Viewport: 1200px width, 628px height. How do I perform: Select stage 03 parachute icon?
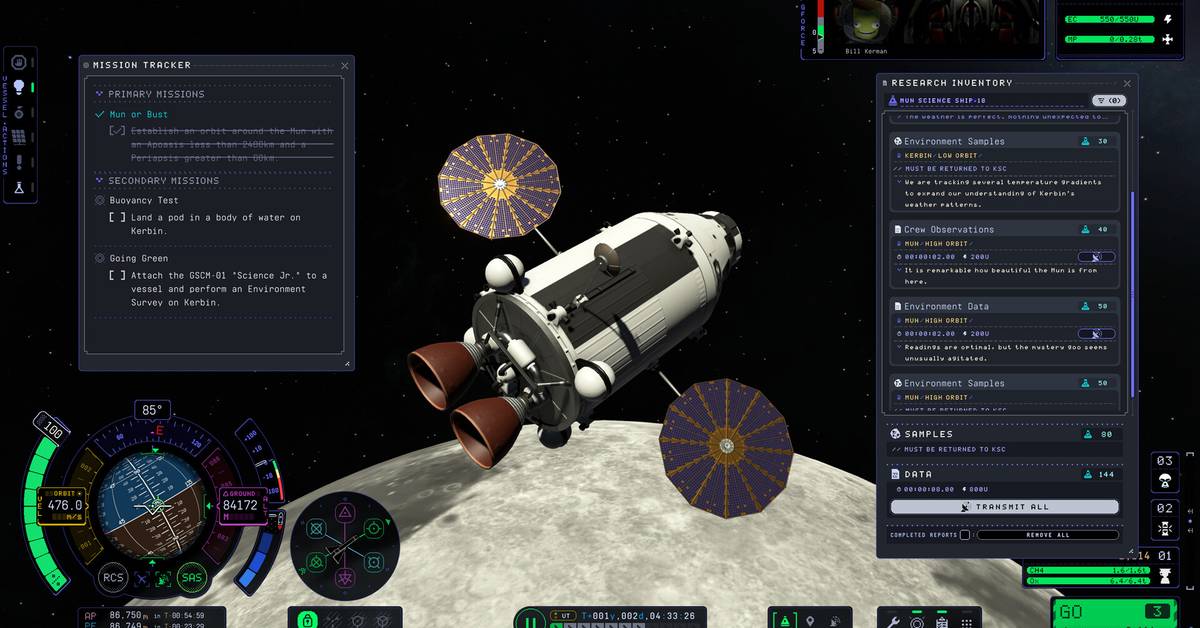pos(1164,482)
